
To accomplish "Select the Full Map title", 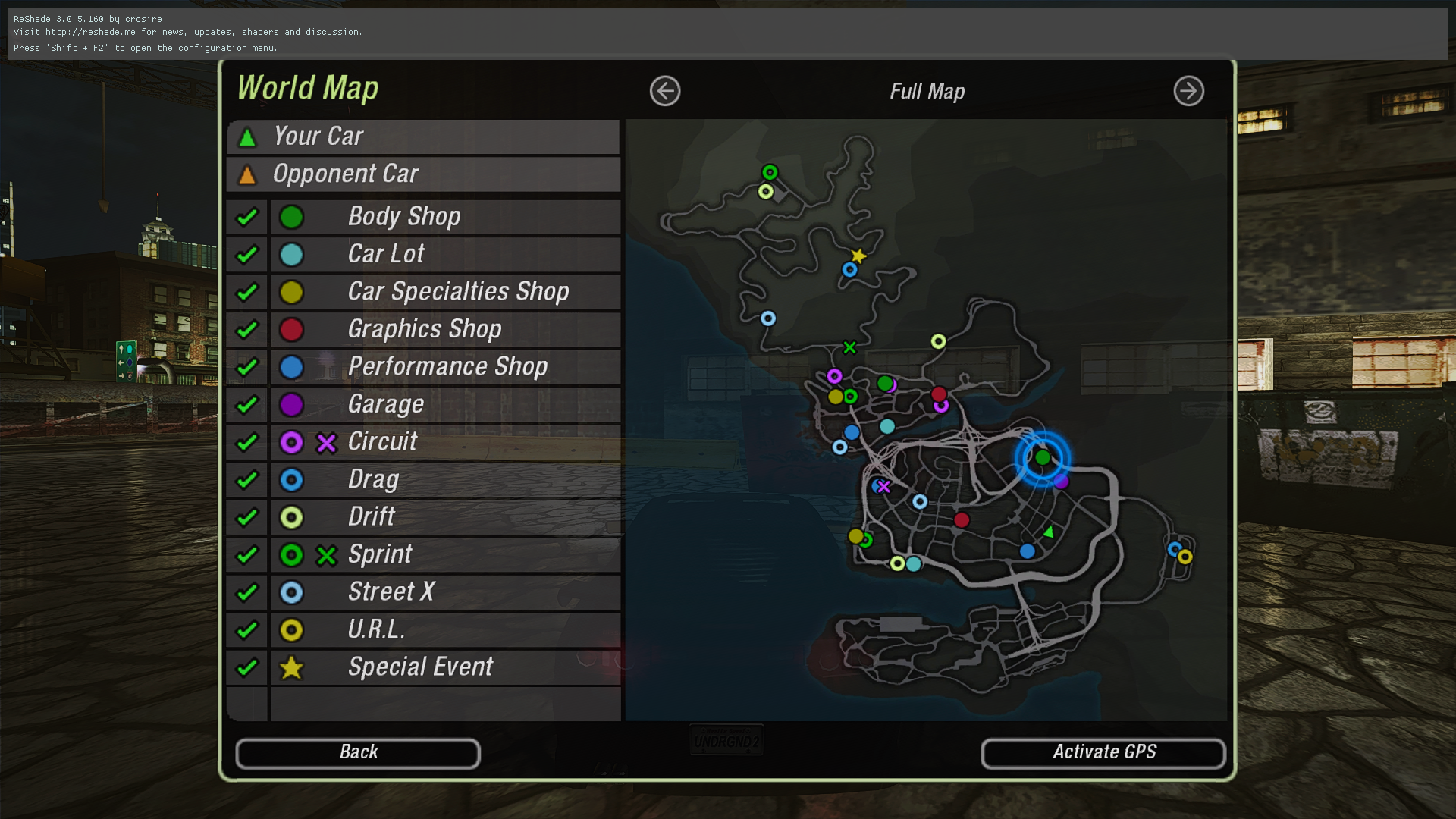I will coord(927,91).
